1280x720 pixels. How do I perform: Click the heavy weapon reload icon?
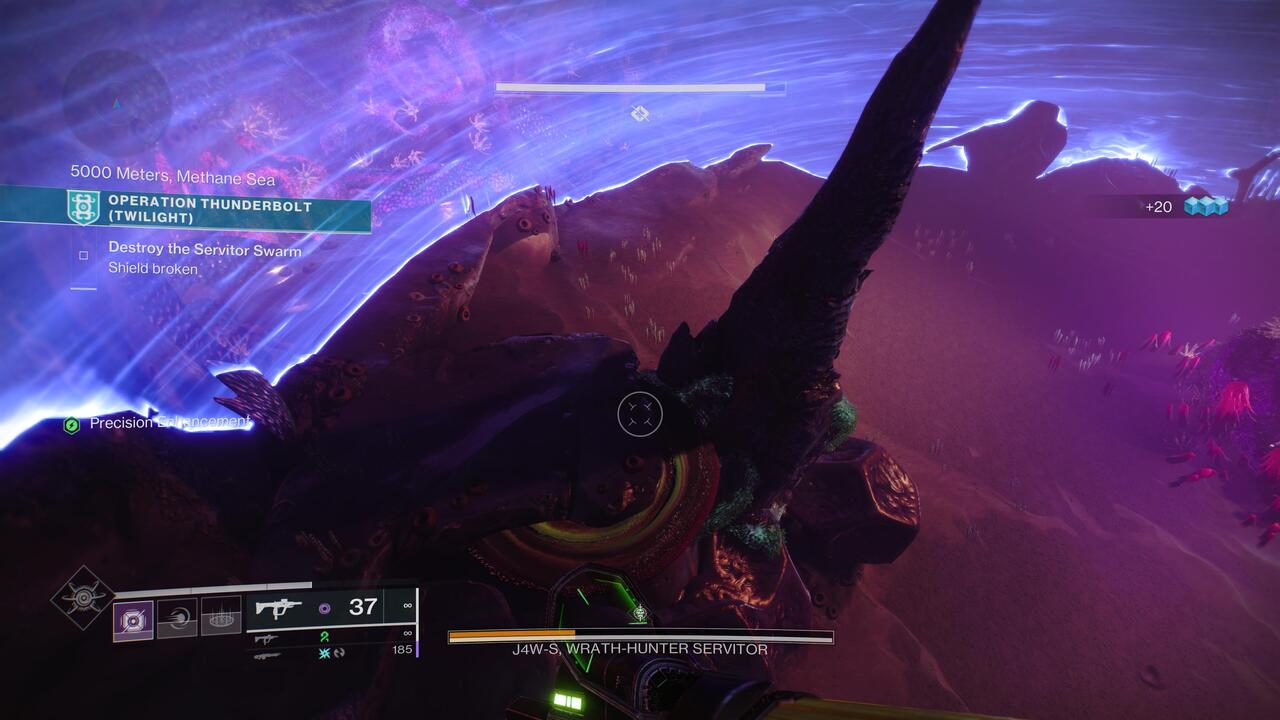click(340, 655)
